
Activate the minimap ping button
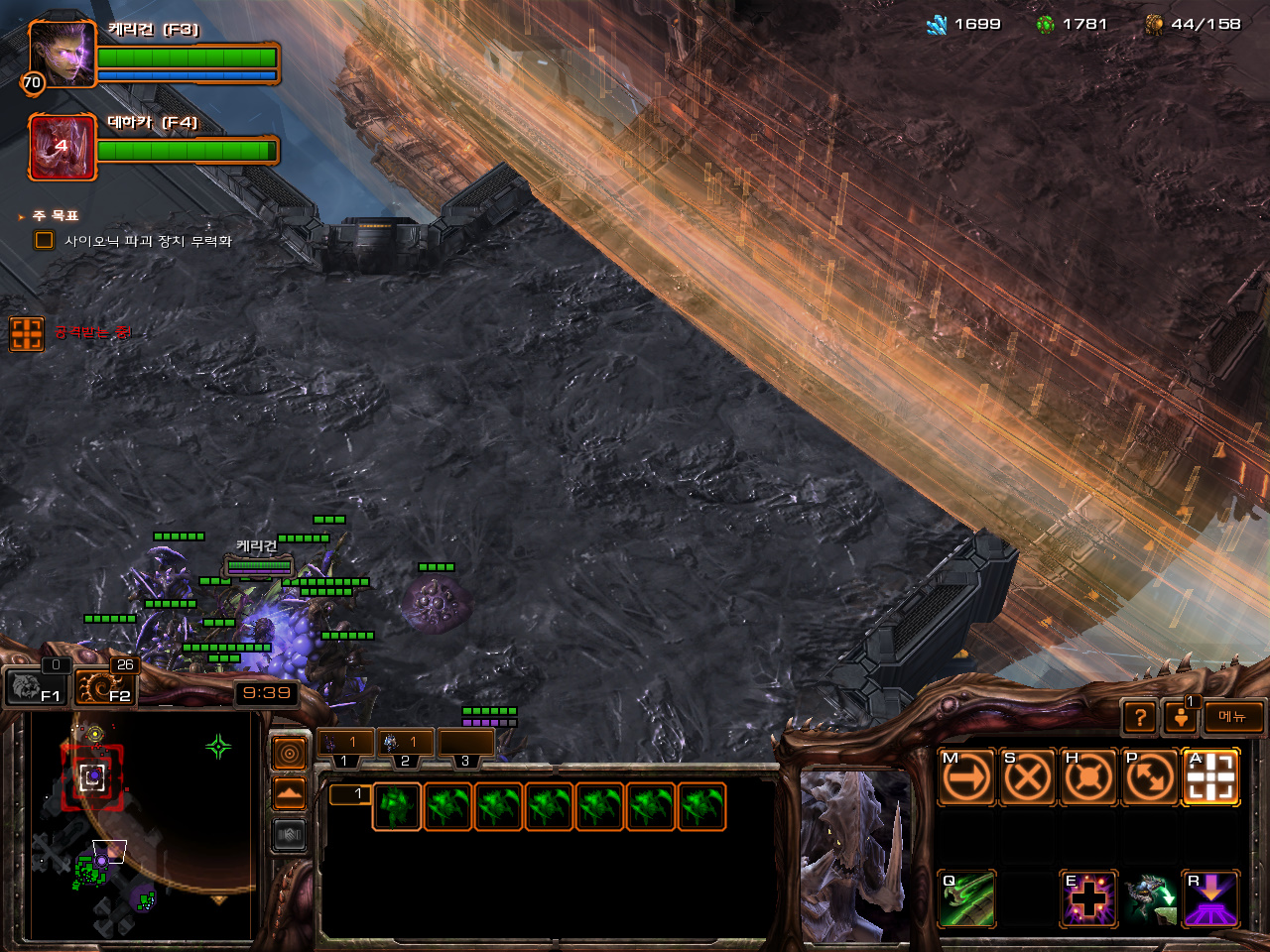pos(290,755)
